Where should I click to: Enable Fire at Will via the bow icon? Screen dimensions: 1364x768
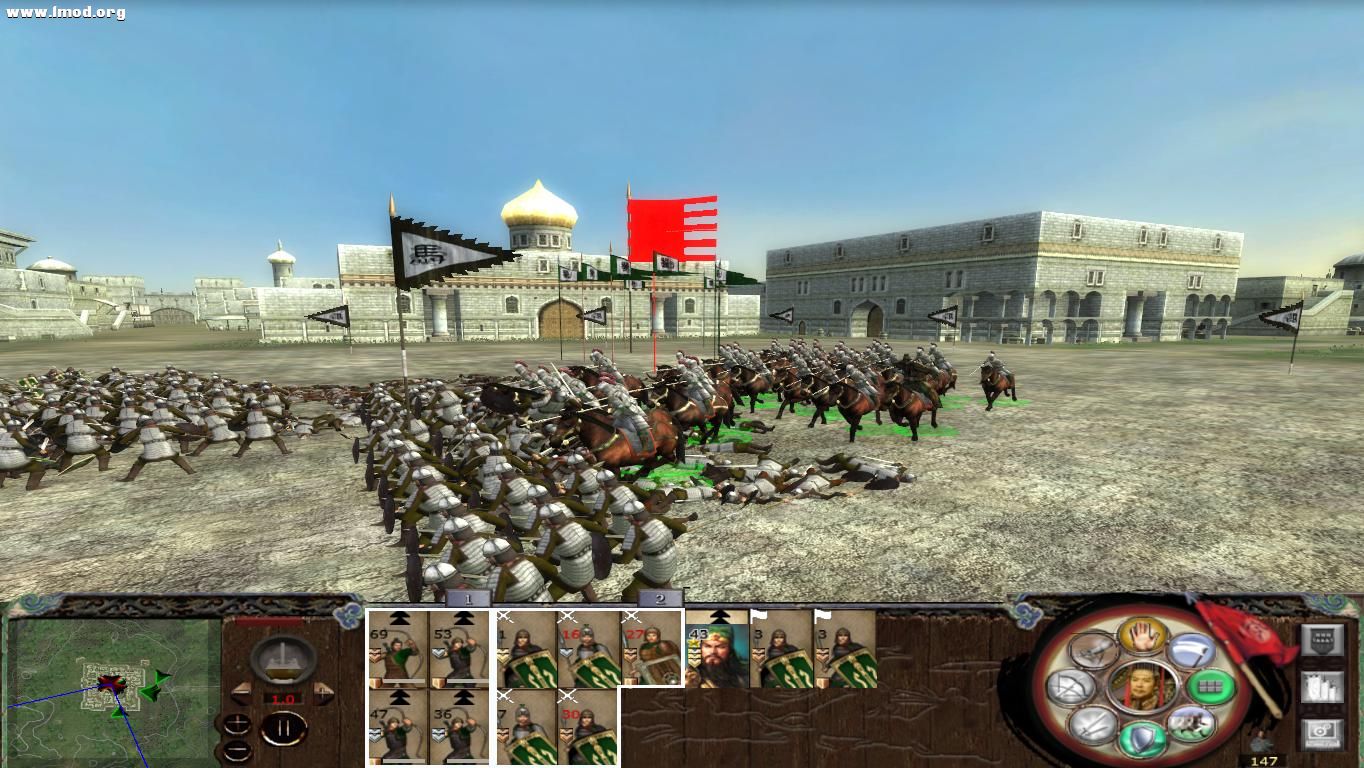pyautogui.click(x=1070, y=687)
